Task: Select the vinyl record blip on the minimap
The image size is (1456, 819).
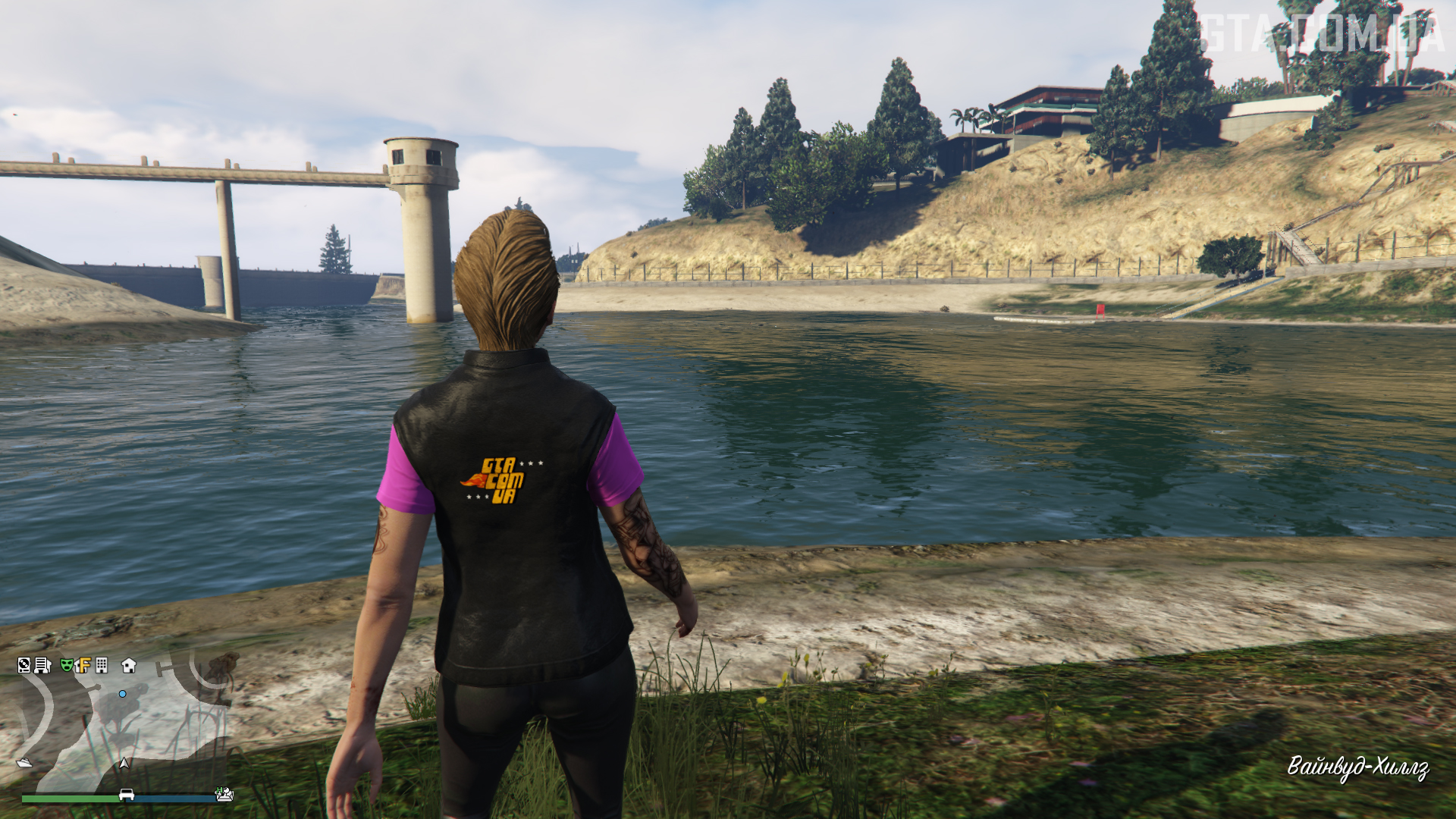Action: click(24, 666)
